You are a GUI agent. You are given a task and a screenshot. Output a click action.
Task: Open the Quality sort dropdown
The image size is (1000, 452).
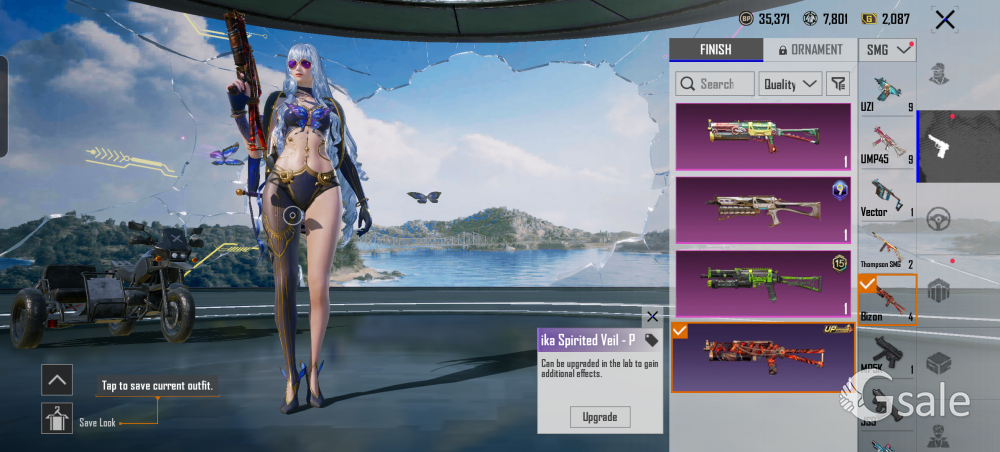790,84
